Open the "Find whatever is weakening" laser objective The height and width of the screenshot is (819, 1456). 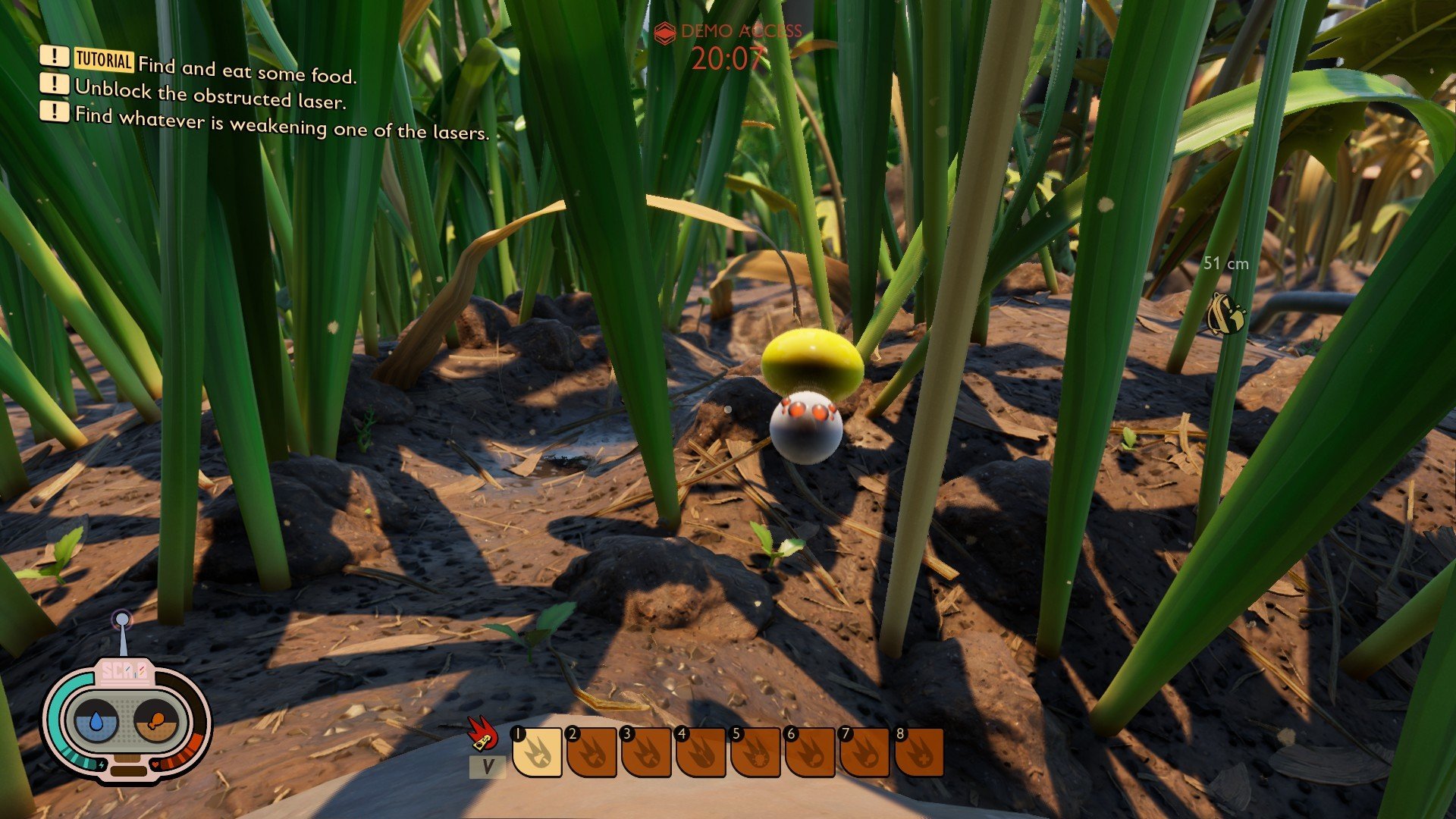coord(281,124)
